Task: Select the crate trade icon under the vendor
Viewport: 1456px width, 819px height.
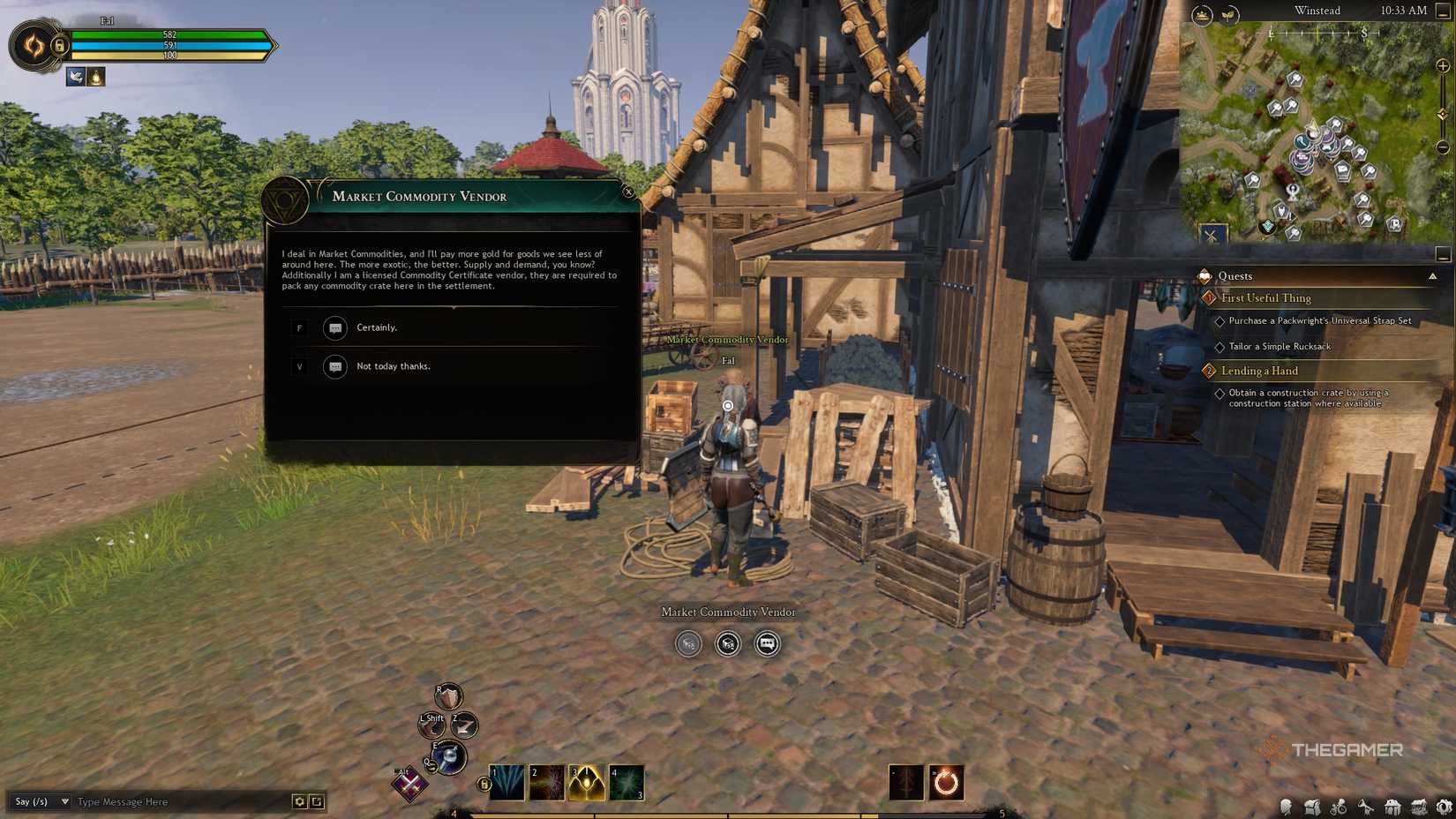Action: [x=726, y=644]
